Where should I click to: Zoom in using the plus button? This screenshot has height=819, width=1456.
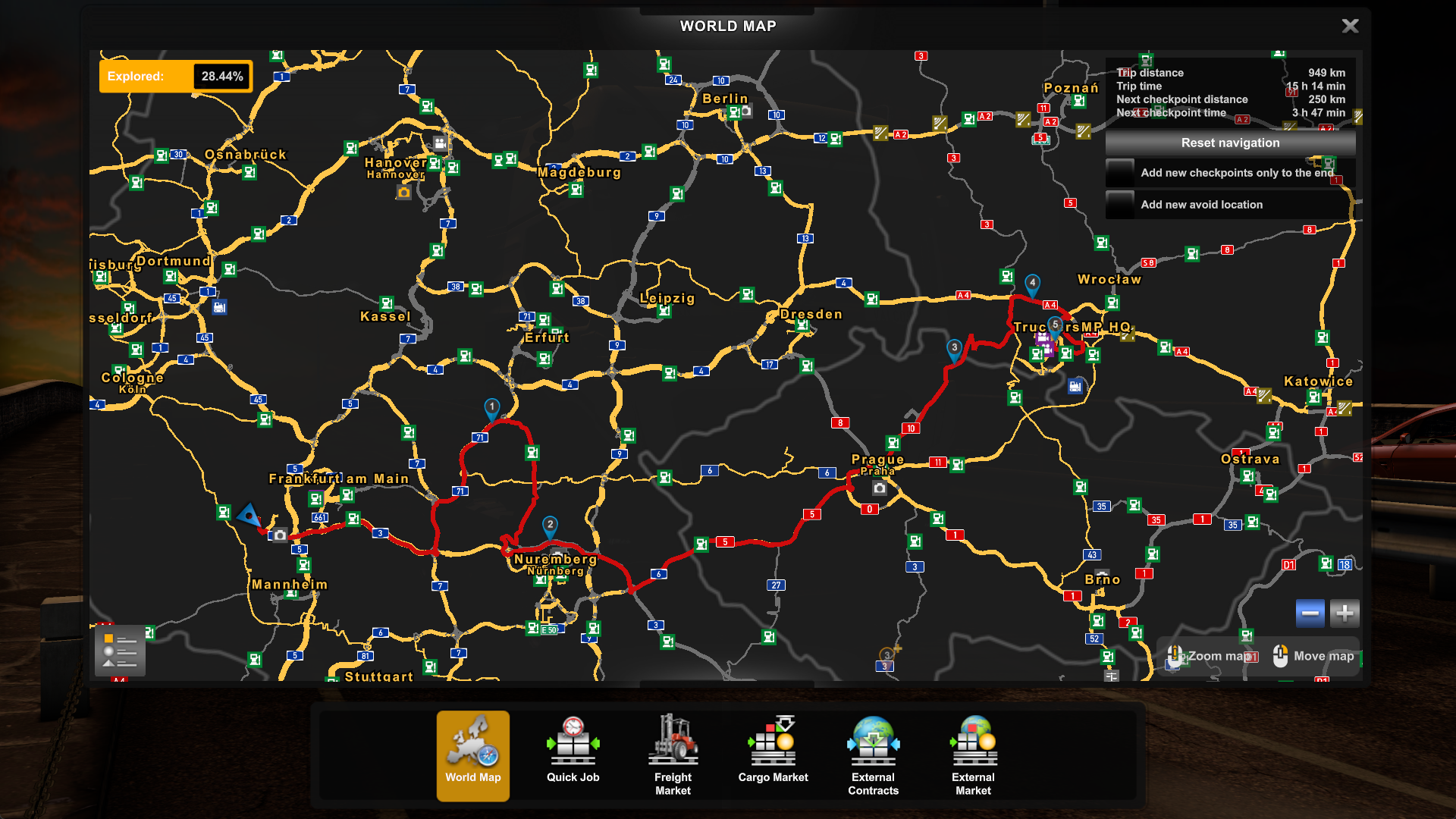pos(1345,613)
